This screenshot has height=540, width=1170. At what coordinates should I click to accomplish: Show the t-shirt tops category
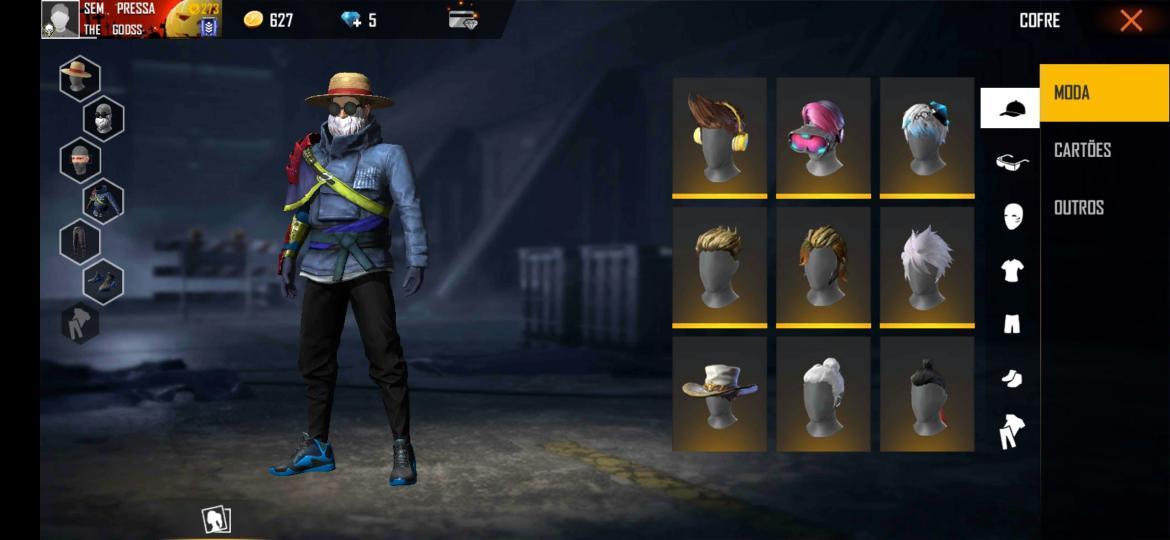tap(1012, 270)
